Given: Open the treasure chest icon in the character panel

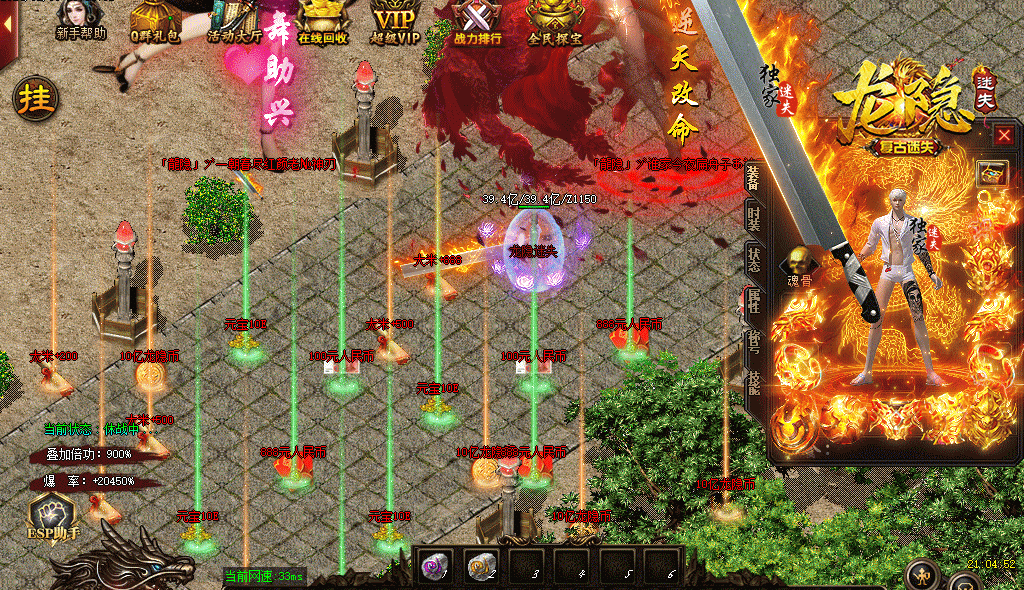Looking at the screenshot, I should pyautogui.click(x=991, y=172).
